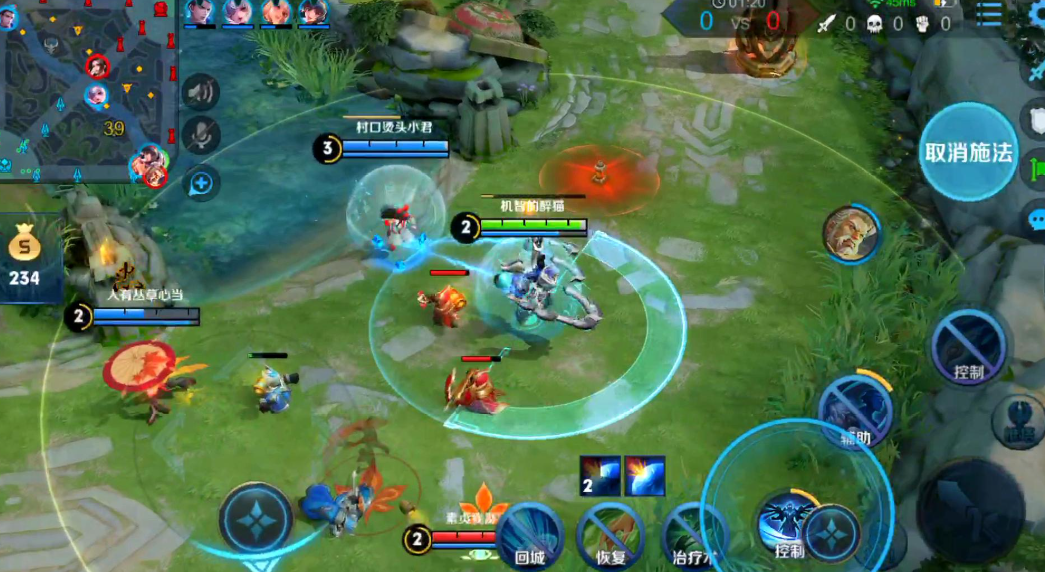Open the scoreboard list icon
Viewport: 1045px width, 572px height.
coord(988,14)
